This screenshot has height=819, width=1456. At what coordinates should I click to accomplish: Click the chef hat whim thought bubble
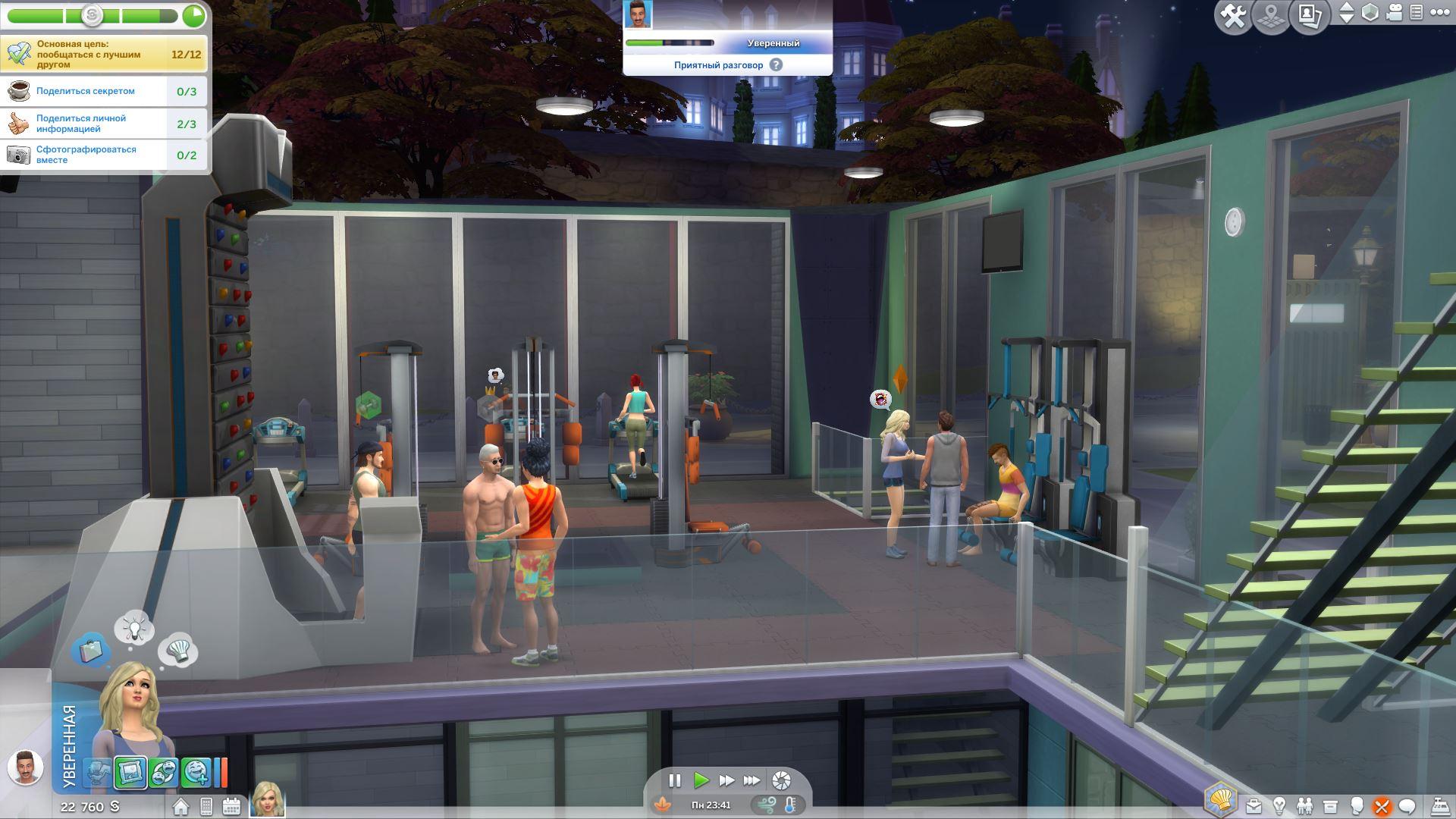(x=179, y=650)
